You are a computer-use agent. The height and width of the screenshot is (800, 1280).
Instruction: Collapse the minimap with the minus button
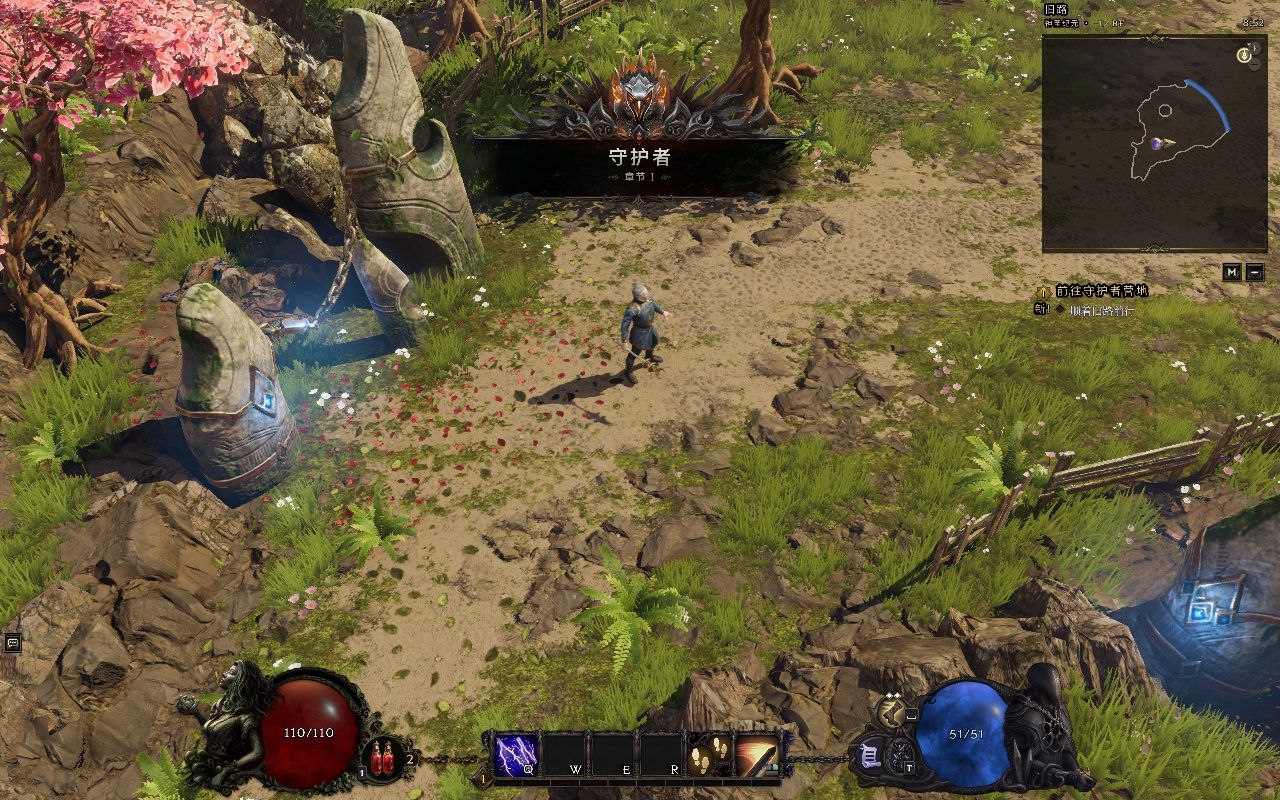click(1255, 272)
